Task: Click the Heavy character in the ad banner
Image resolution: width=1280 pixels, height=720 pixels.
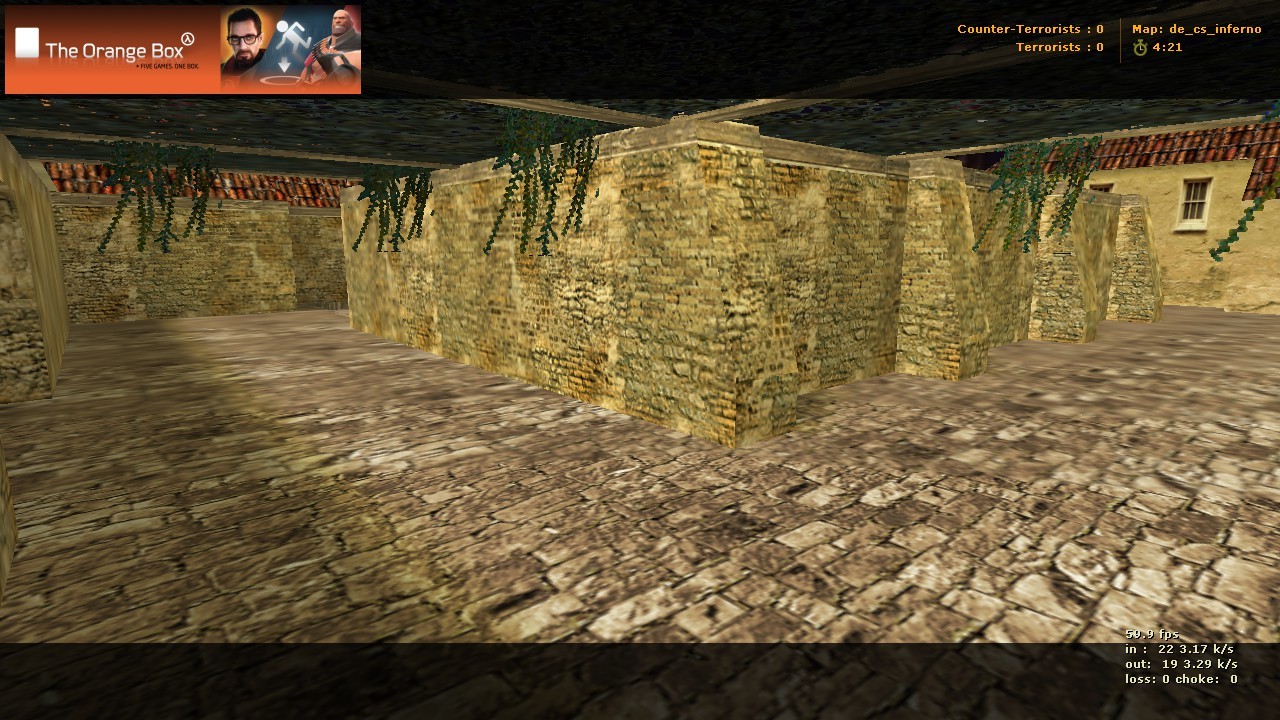Action: 337,45
